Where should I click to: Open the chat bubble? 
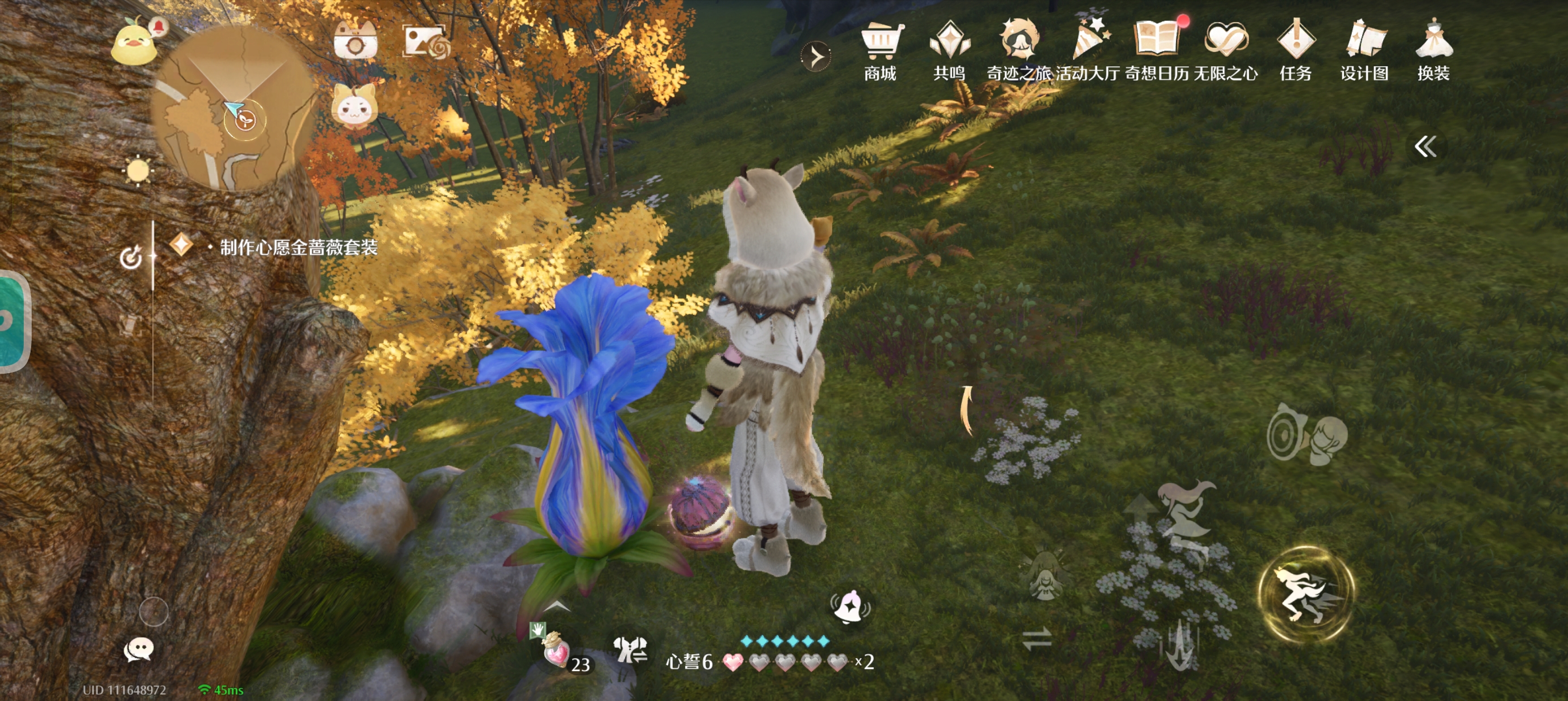[x=138, y=650]
